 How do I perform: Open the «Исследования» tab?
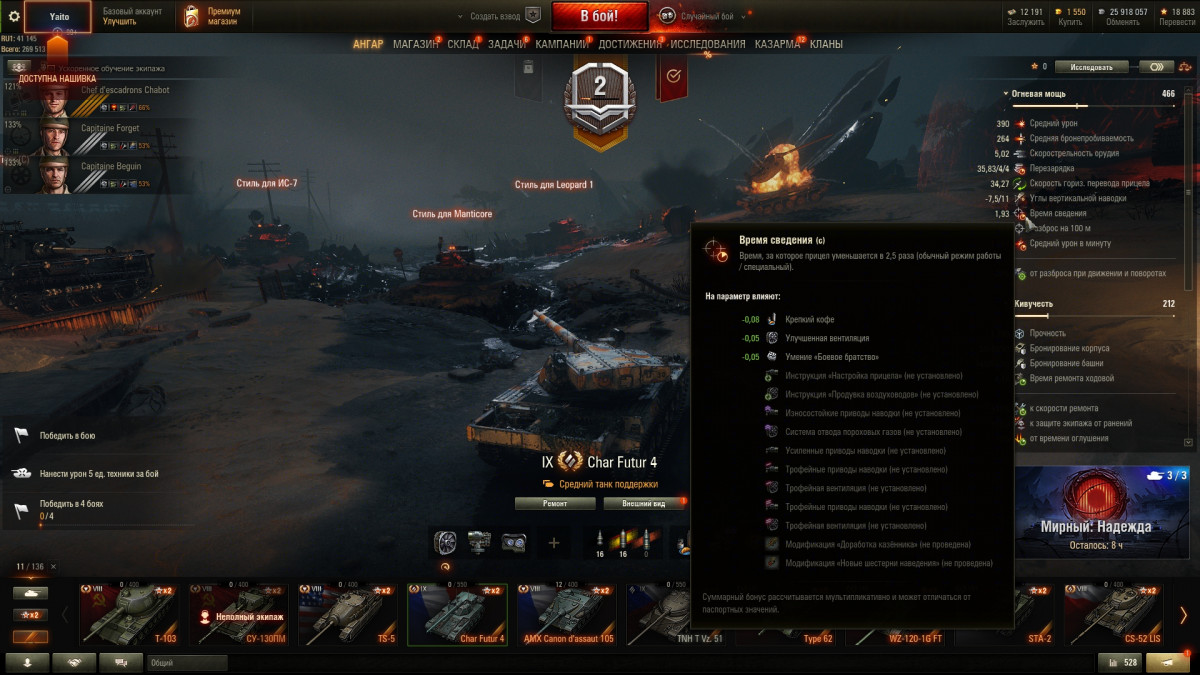[708, 44]
